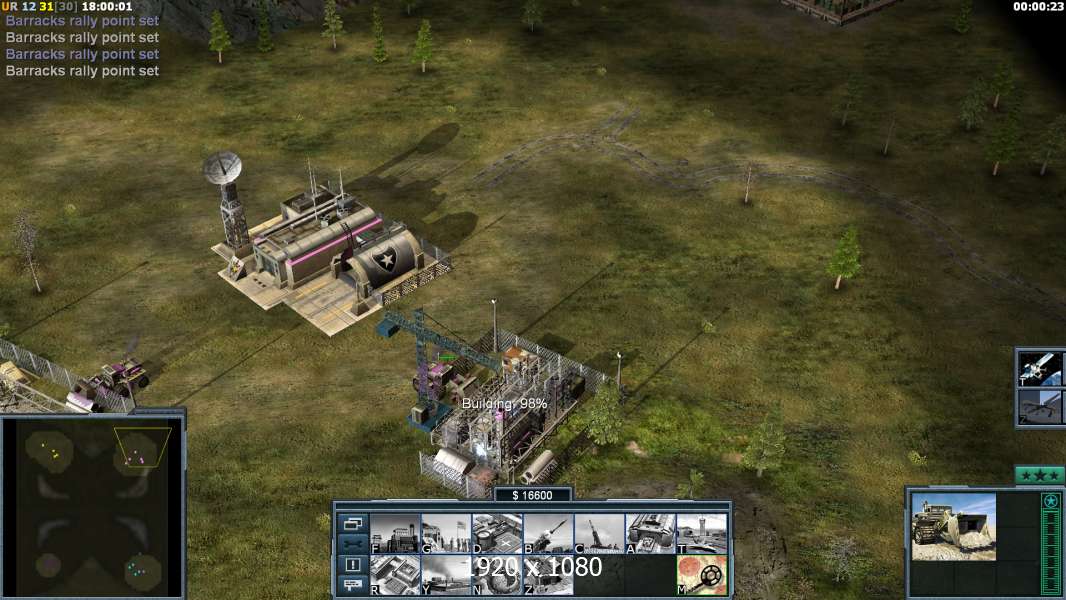Choose the build icon labeled Y

pos(446,574)
